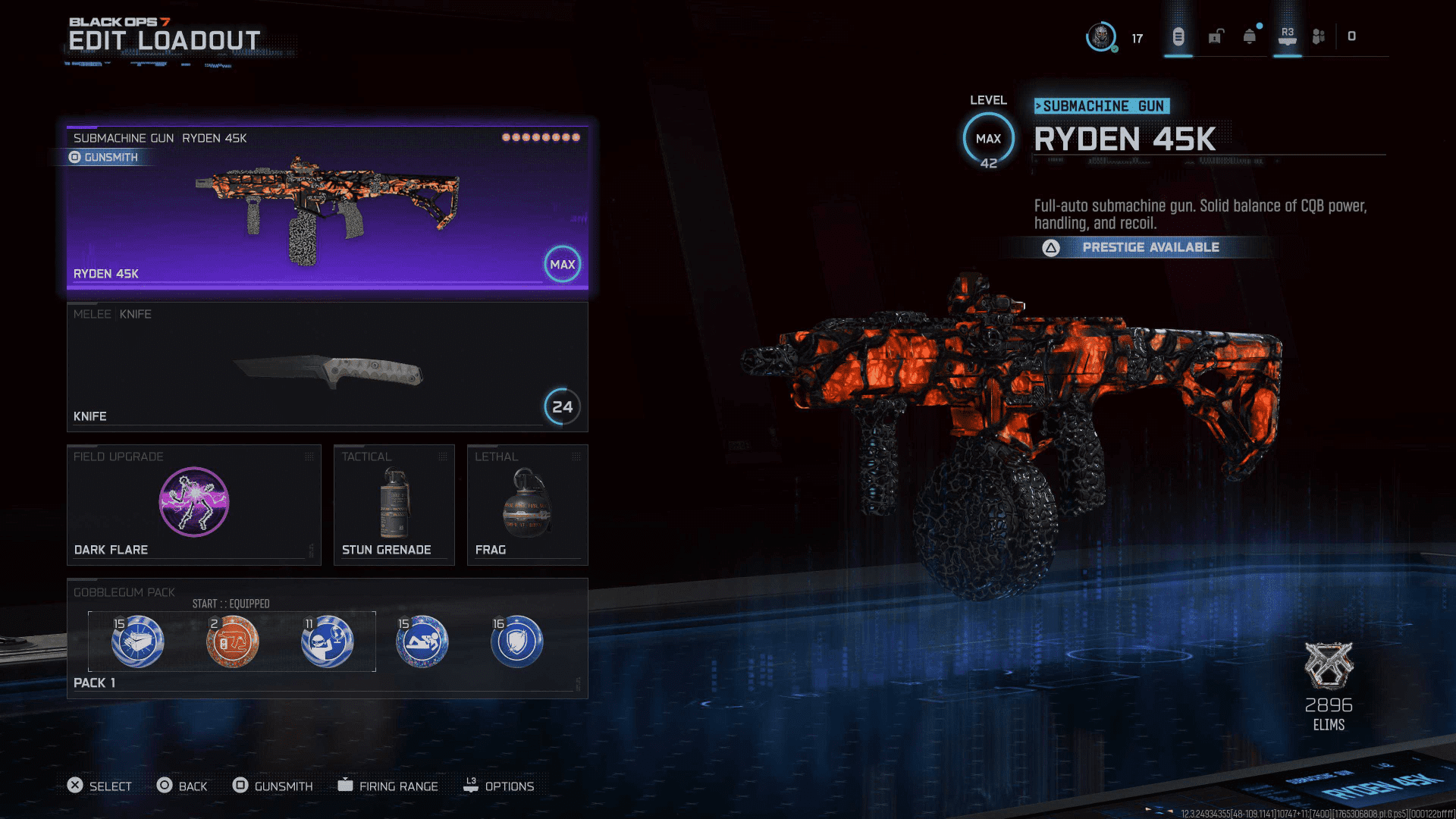
Task: Open the player profile avatar
Action: click(x=1100, y=36)
